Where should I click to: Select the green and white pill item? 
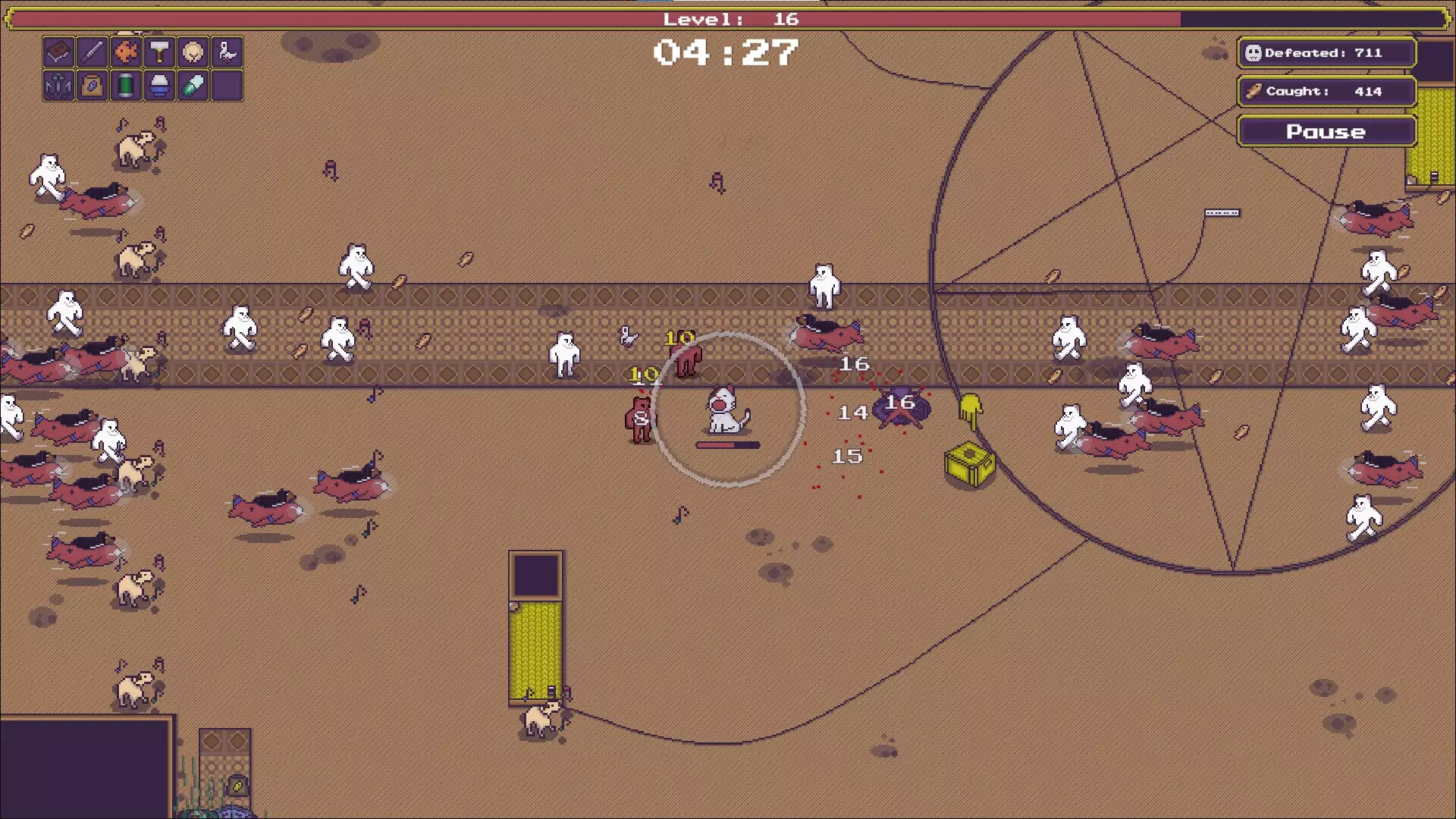pyautogui.click(x=193, y=86)
